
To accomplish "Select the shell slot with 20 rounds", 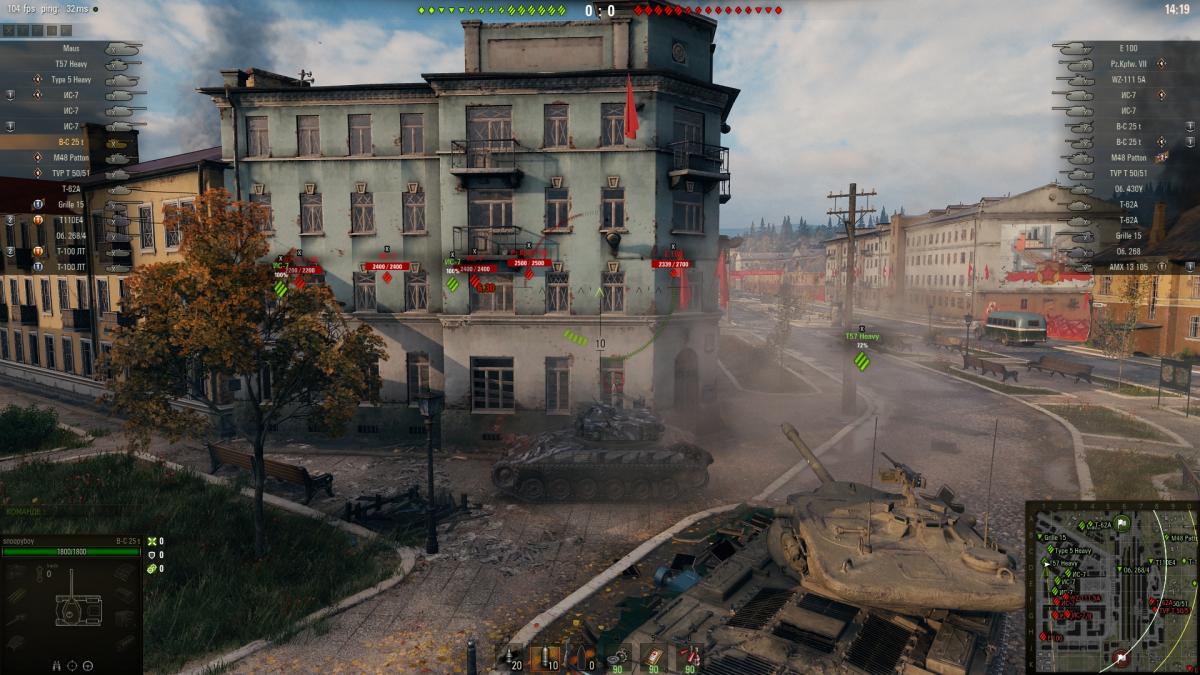I will (512, 657).
